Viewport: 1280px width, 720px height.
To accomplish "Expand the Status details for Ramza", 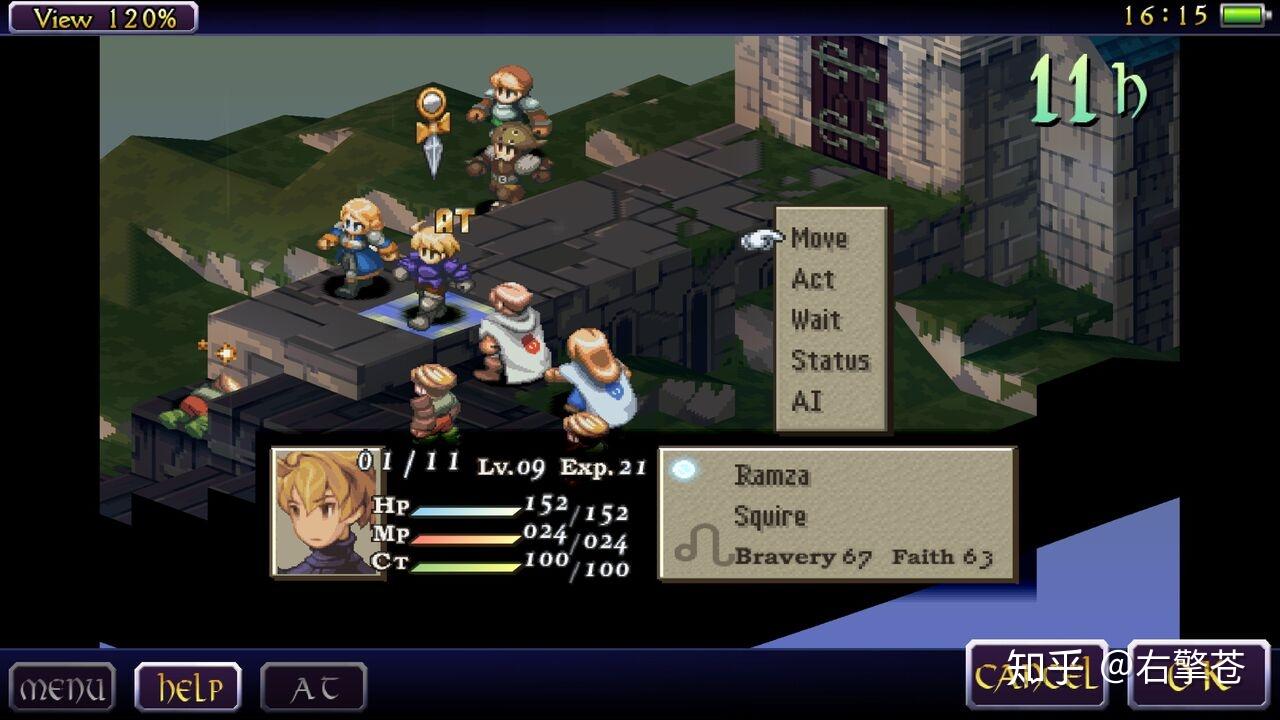I will pos(830,359).
